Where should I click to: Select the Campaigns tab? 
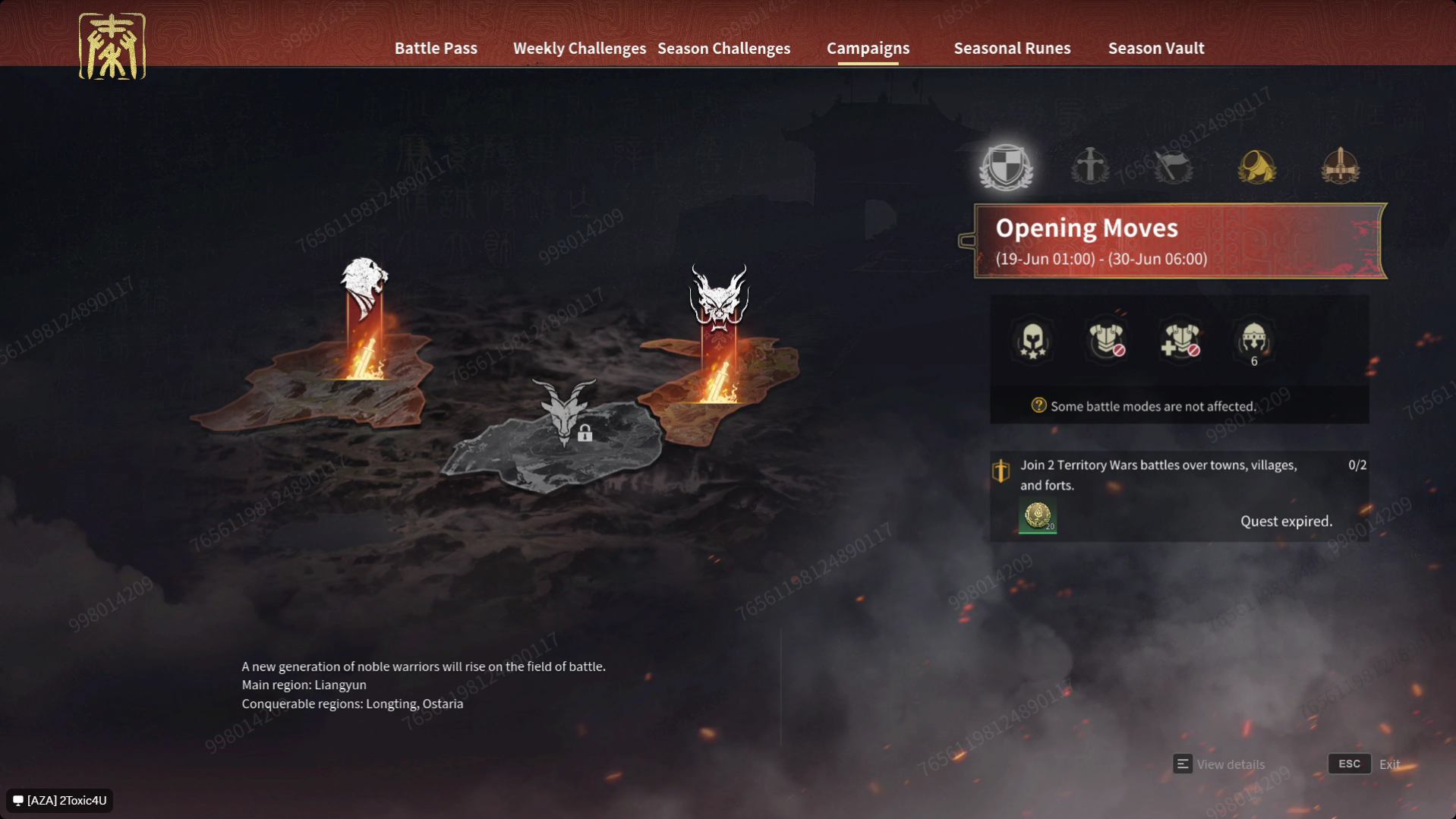coord(868,48)
